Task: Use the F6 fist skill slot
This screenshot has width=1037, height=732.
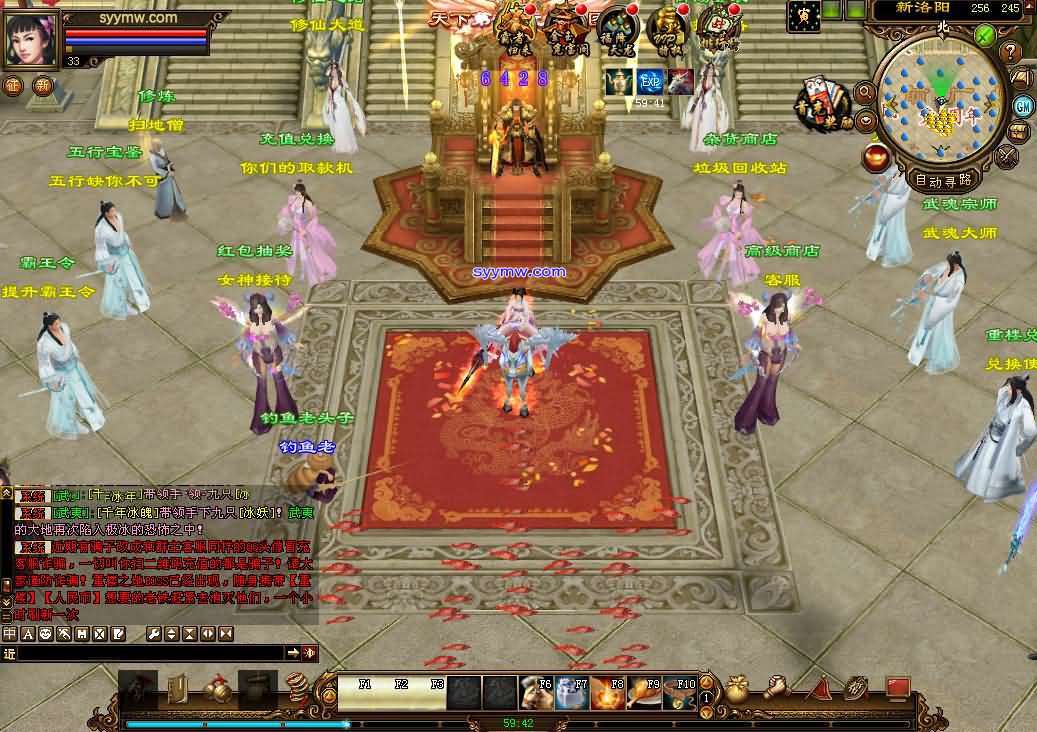Action: pyautogui.click(x=537, y=692)
